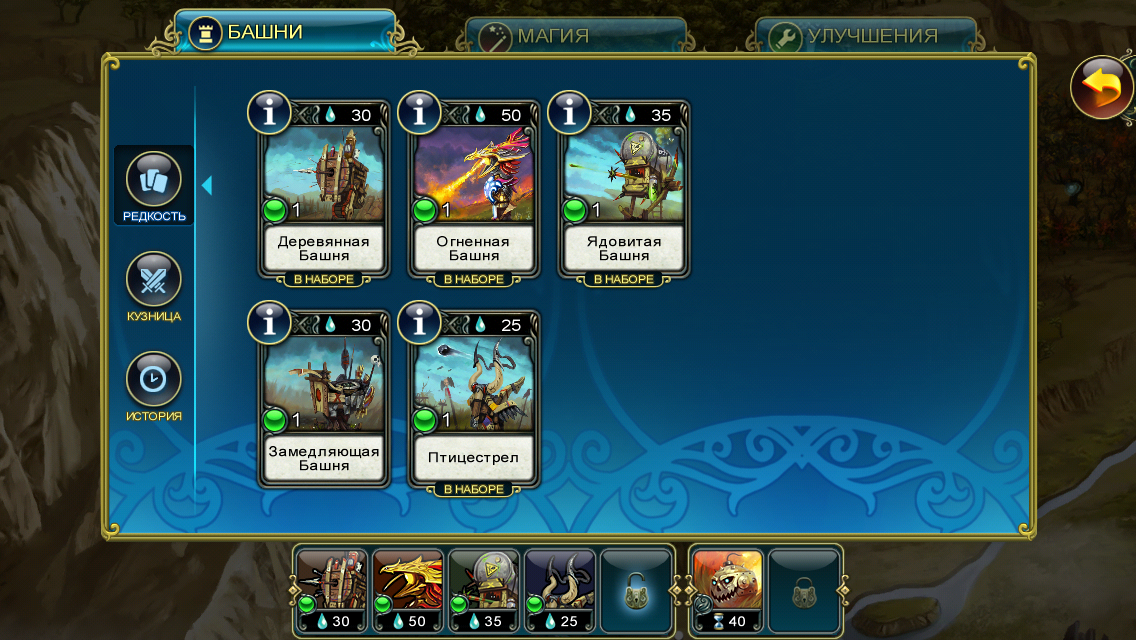Click the orange back arrow button
This screenshot has width=1136, height=640.
(x=1101, y=89)
